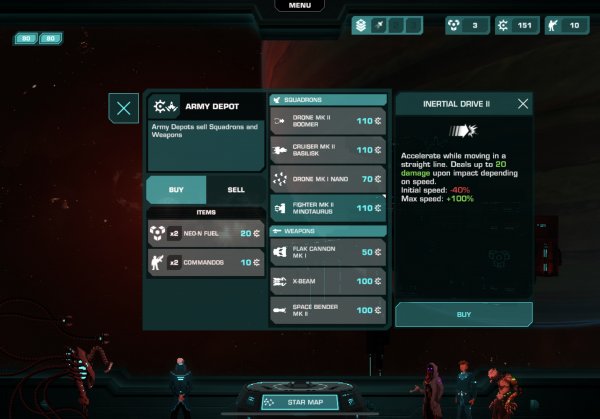This screenshot has width=600, height=419.
Task: Close the Inertial Drive II details panel
Action: (x=523, y=103)
